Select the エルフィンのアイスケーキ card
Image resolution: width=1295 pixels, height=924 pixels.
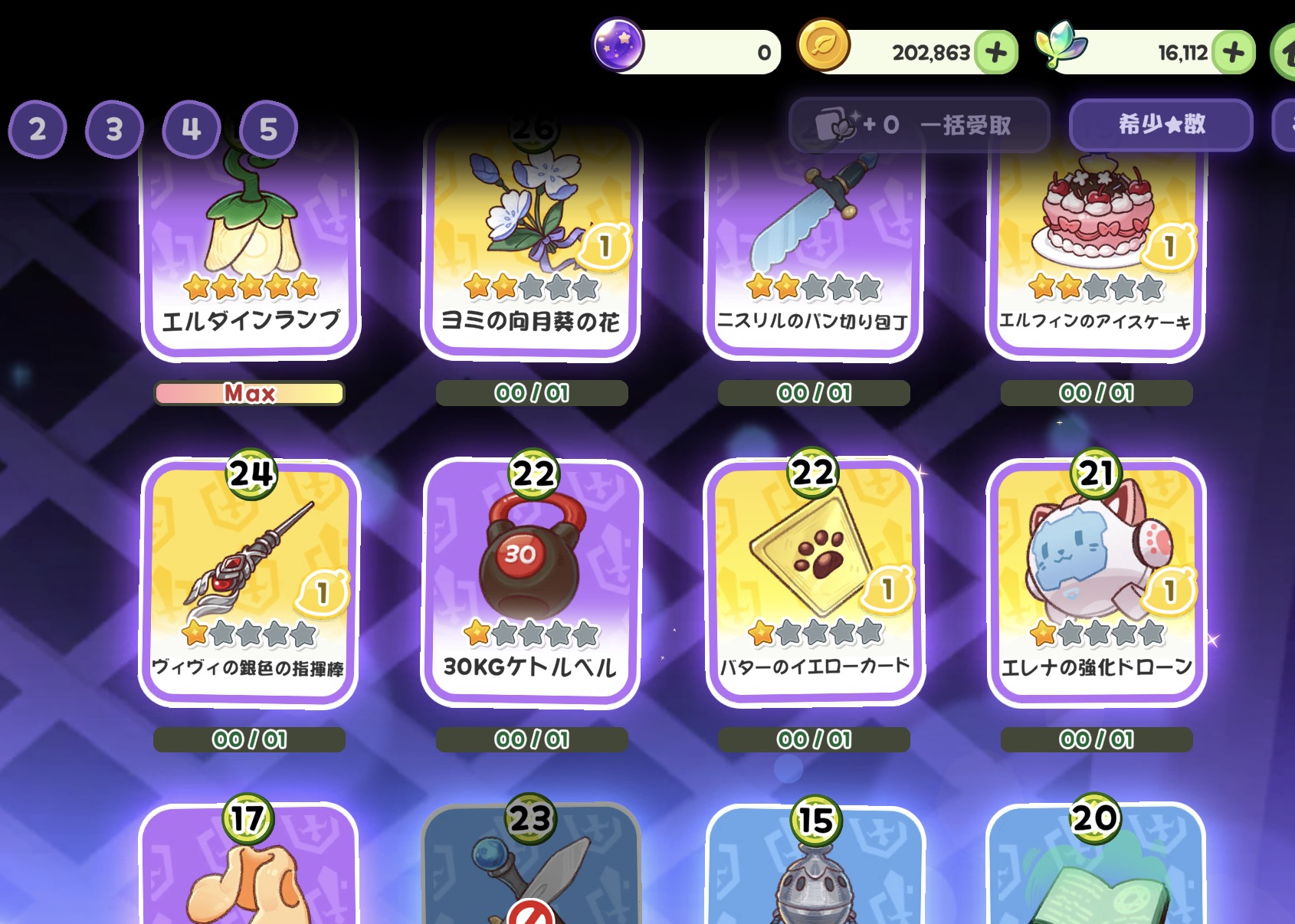pos(1096,245)
